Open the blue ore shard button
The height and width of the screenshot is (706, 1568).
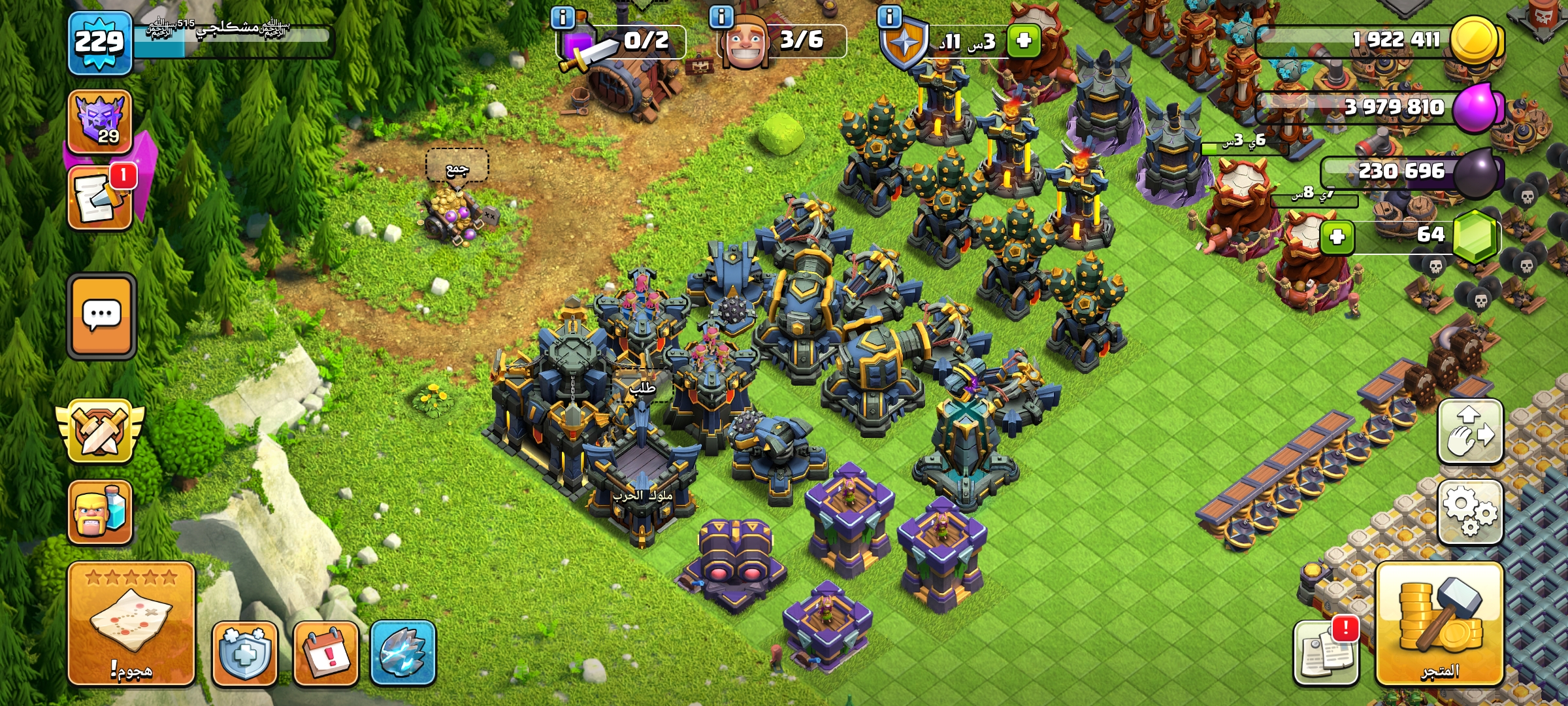[x=403, y=652]
